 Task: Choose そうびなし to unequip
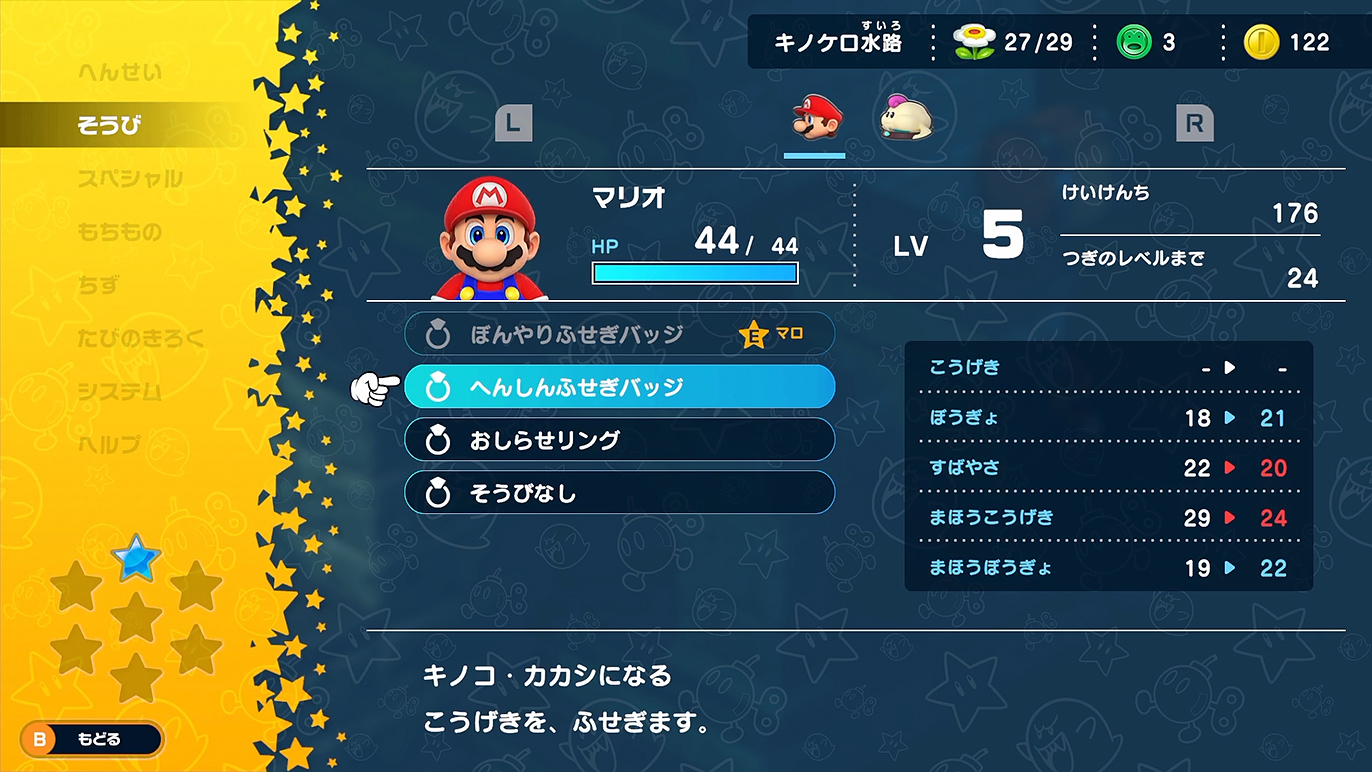pyautogui.click(x=619, y=492)
